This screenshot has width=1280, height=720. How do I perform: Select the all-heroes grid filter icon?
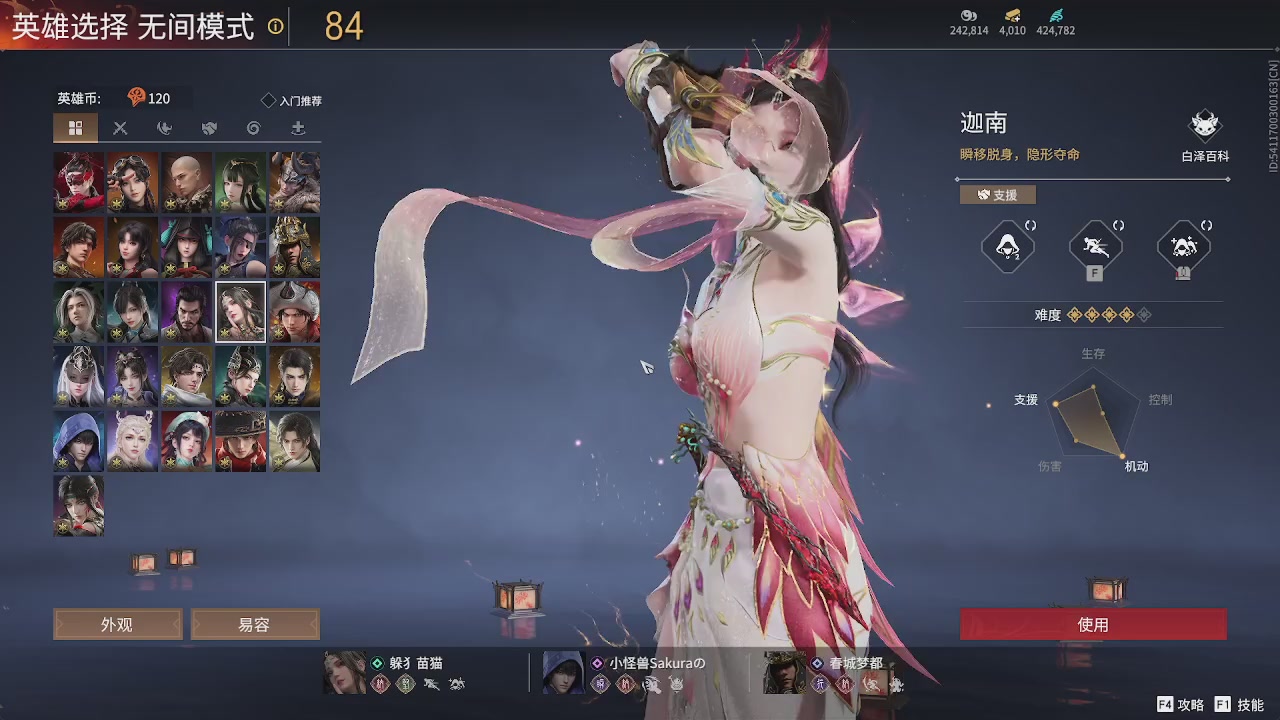[77, 128]
